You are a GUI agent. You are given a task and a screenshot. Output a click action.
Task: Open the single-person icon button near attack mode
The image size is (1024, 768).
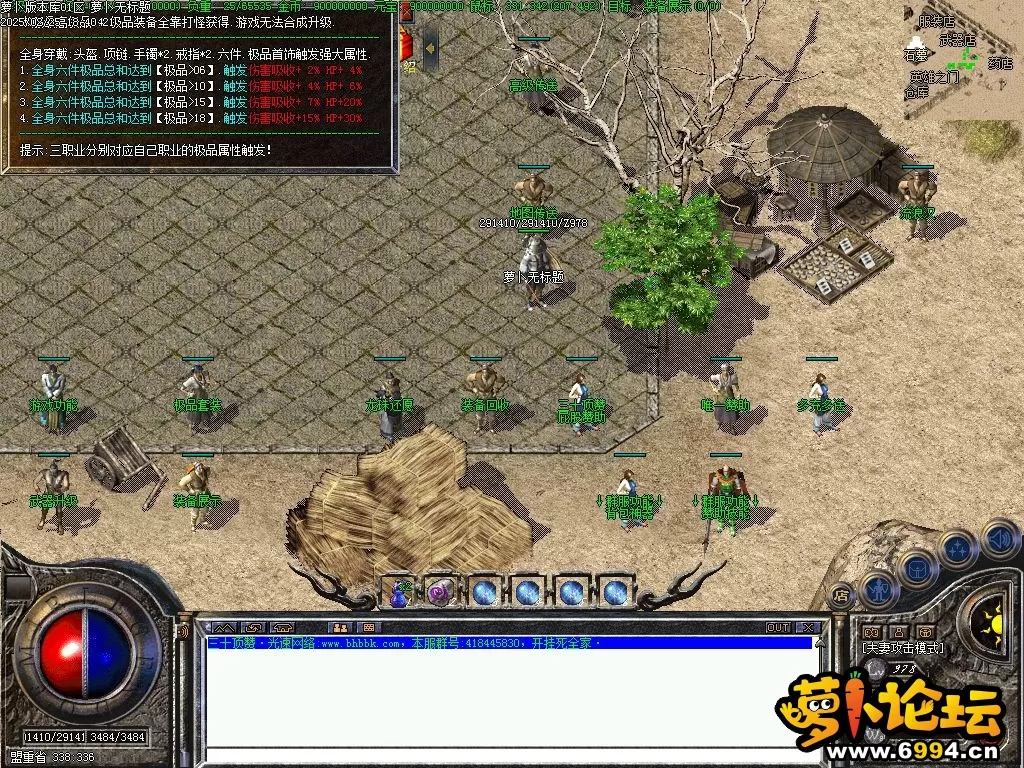point(898,632)
